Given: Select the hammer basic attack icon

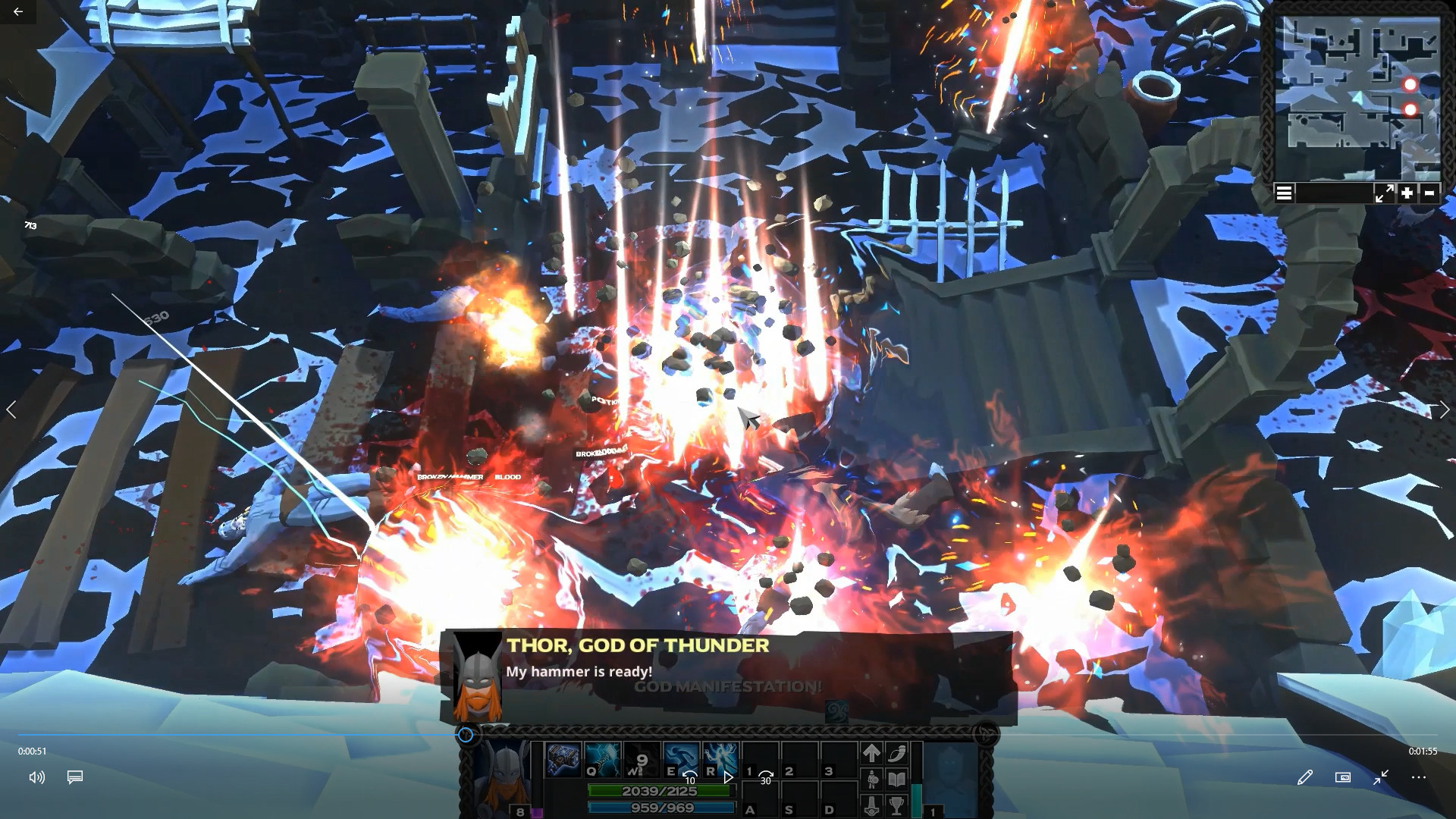Looking at the screenshot, I should click(563, 759).
